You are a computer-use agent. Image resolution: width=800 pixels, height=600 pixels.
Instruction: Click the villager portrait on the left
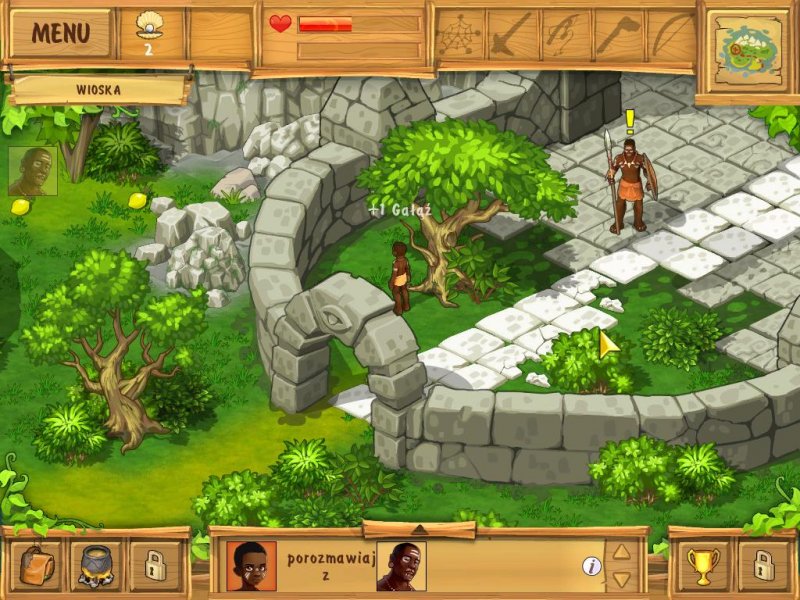[32, 171]
